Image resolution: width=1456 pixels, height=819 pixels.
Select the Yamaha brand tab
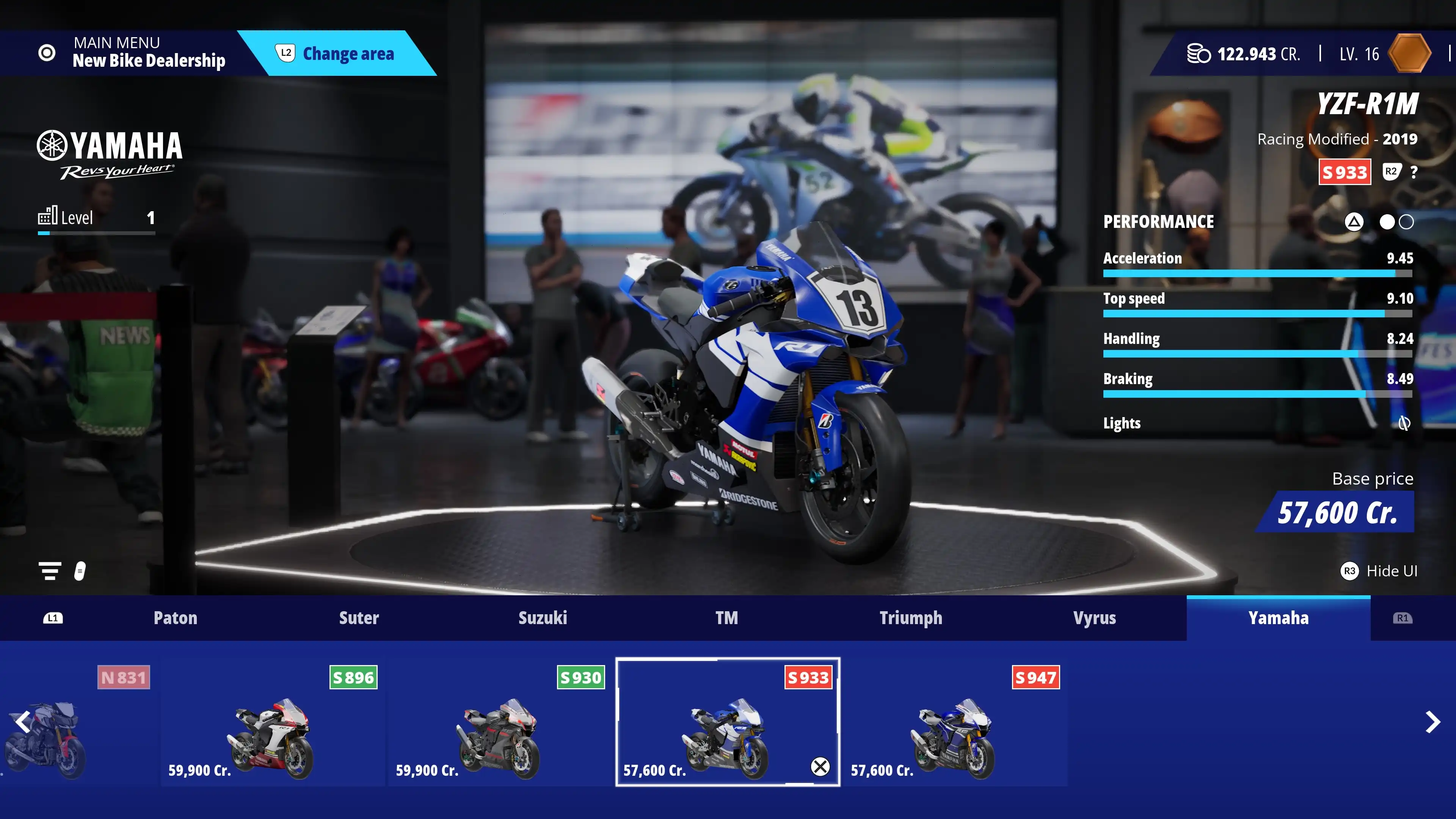point(1278,618)
